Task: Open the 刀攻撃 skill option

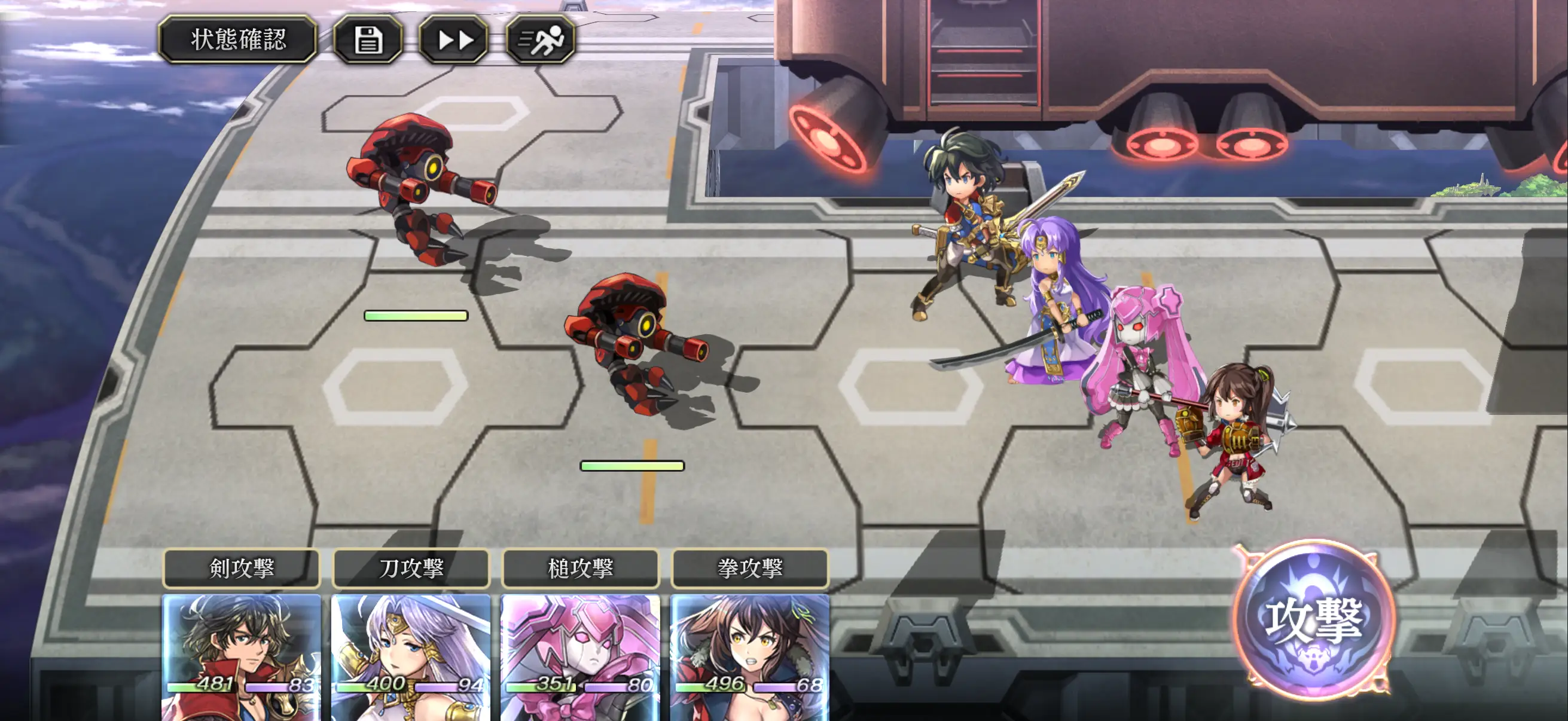Action: (409, 569)
